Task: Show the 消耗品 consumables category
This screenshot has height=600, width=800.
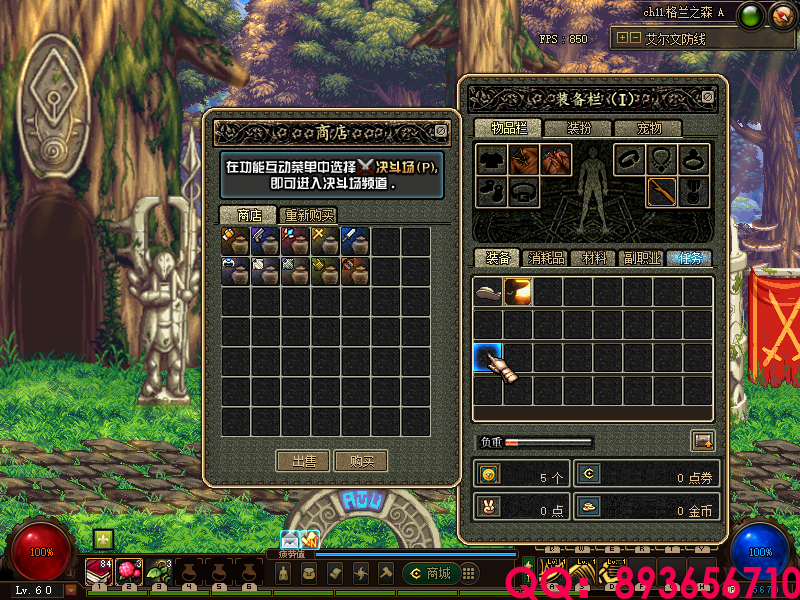Action: coord(545,258)
